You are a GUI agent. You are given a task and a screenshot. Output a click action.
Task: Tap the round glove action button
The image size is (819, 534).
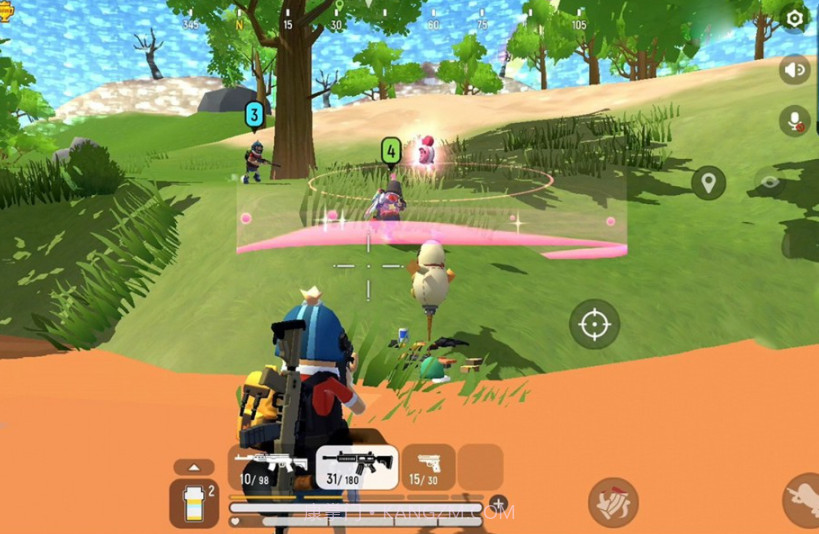click(x=613, y=502)
